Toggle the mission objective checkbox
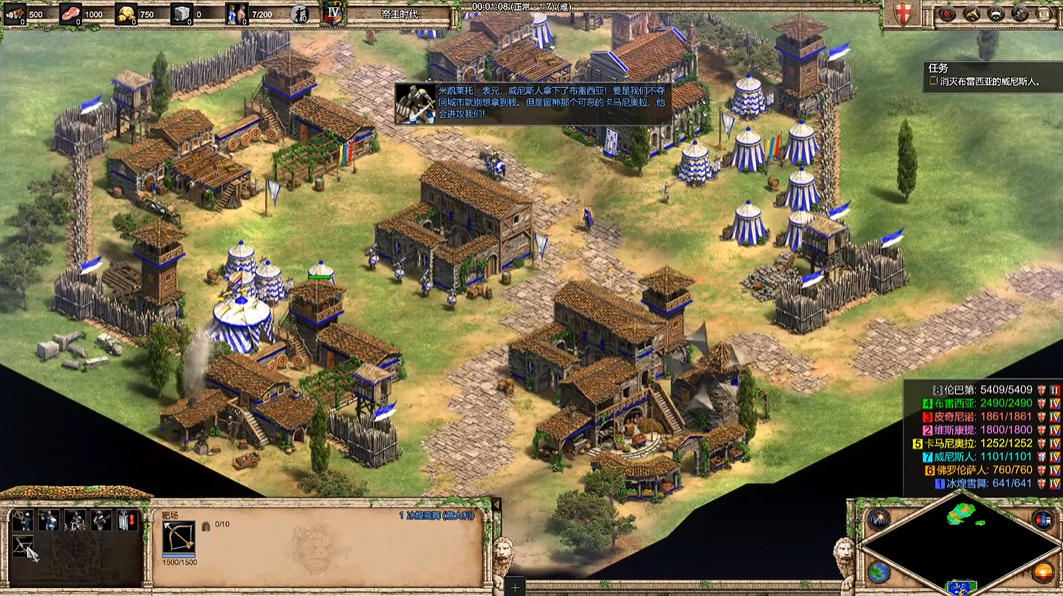This screenshot has height=596, width=1063. 934,81
